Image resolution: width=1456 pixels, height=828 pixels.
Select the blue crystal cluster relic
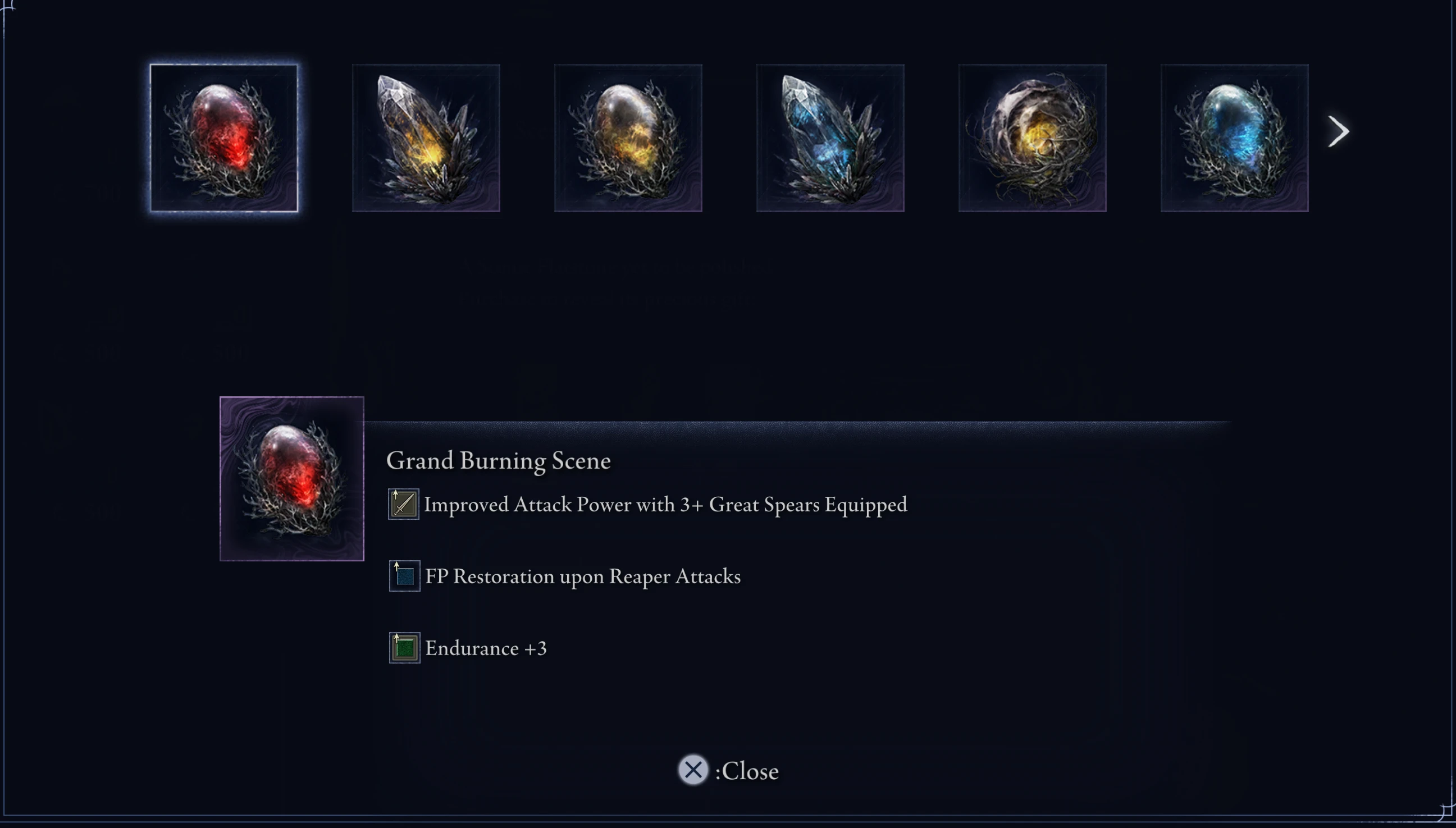[x=829, y=137]
